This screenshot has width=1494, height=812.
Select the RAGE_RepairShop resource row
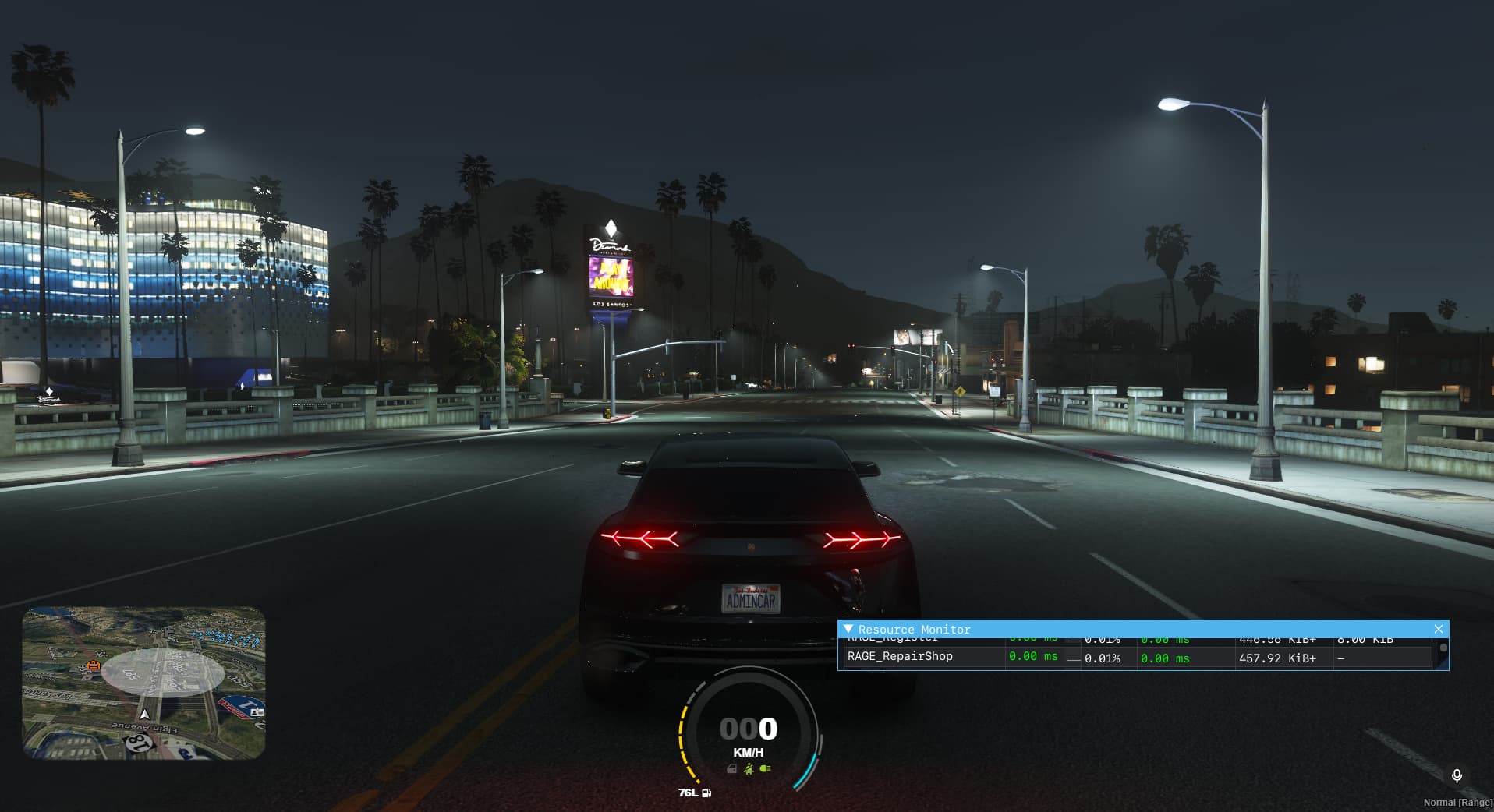tap(900, 657)
